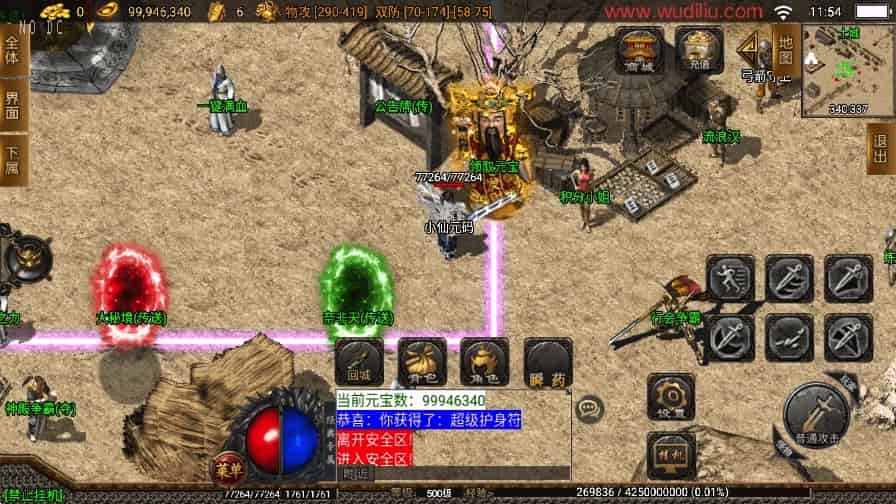Open the 地图 map tab
896x504 pixels.
click(x=785, y=48)
